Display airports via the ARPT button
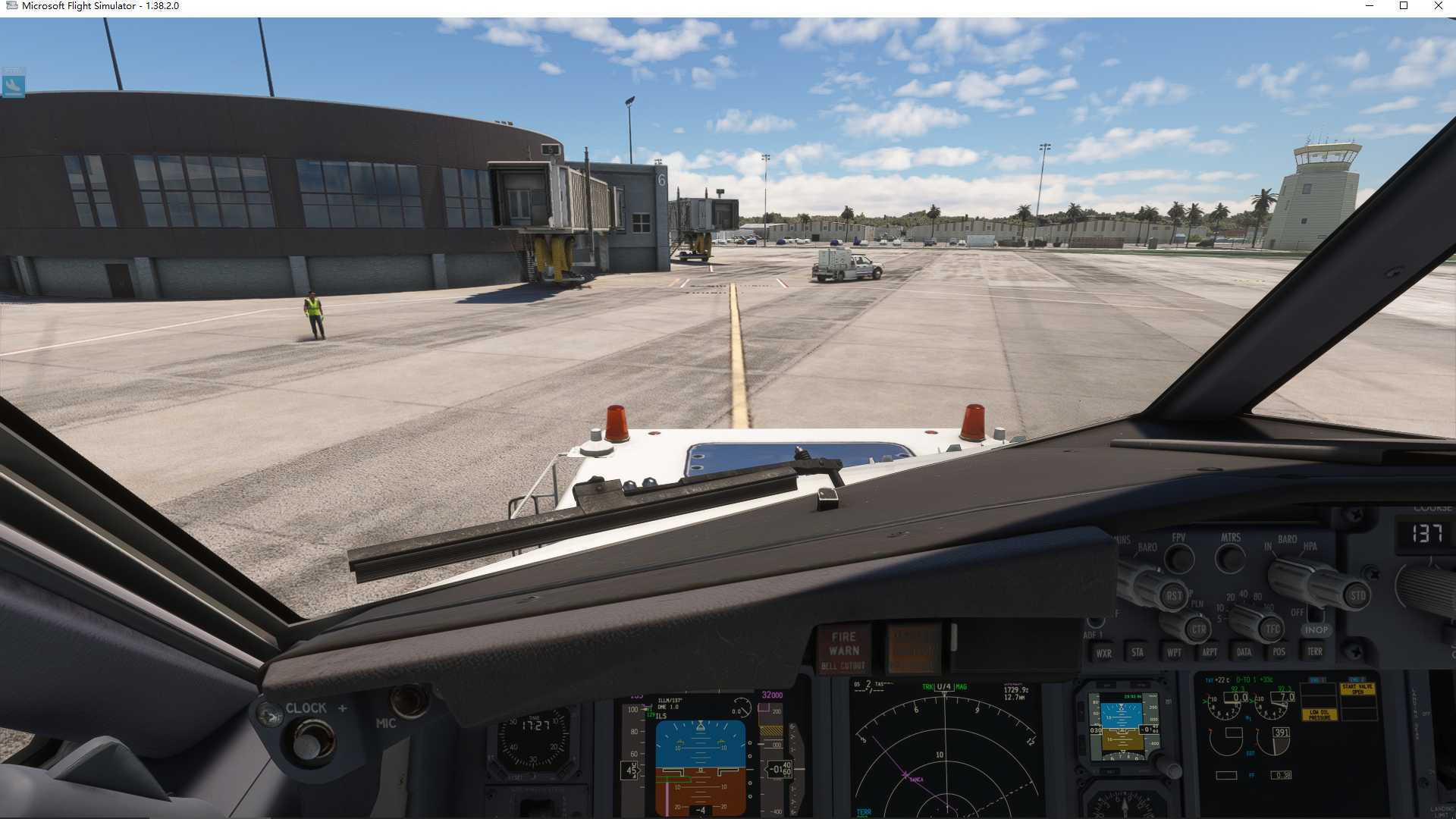The height and width of the screenshot is (819, 1456). pos(1210,651)
